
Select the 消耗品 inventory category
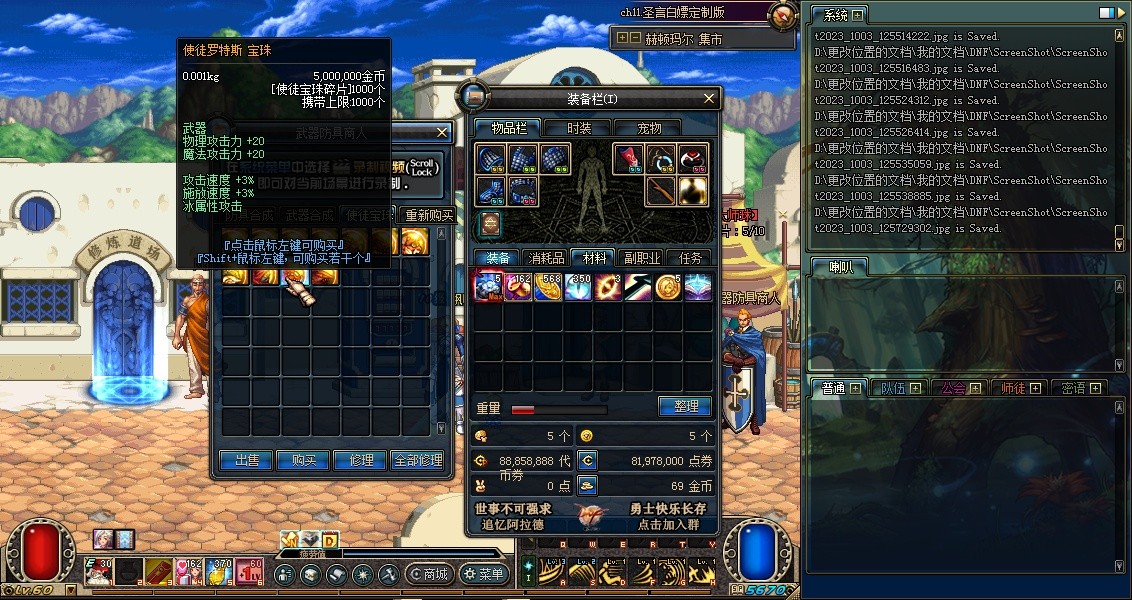tap(545, 258)
